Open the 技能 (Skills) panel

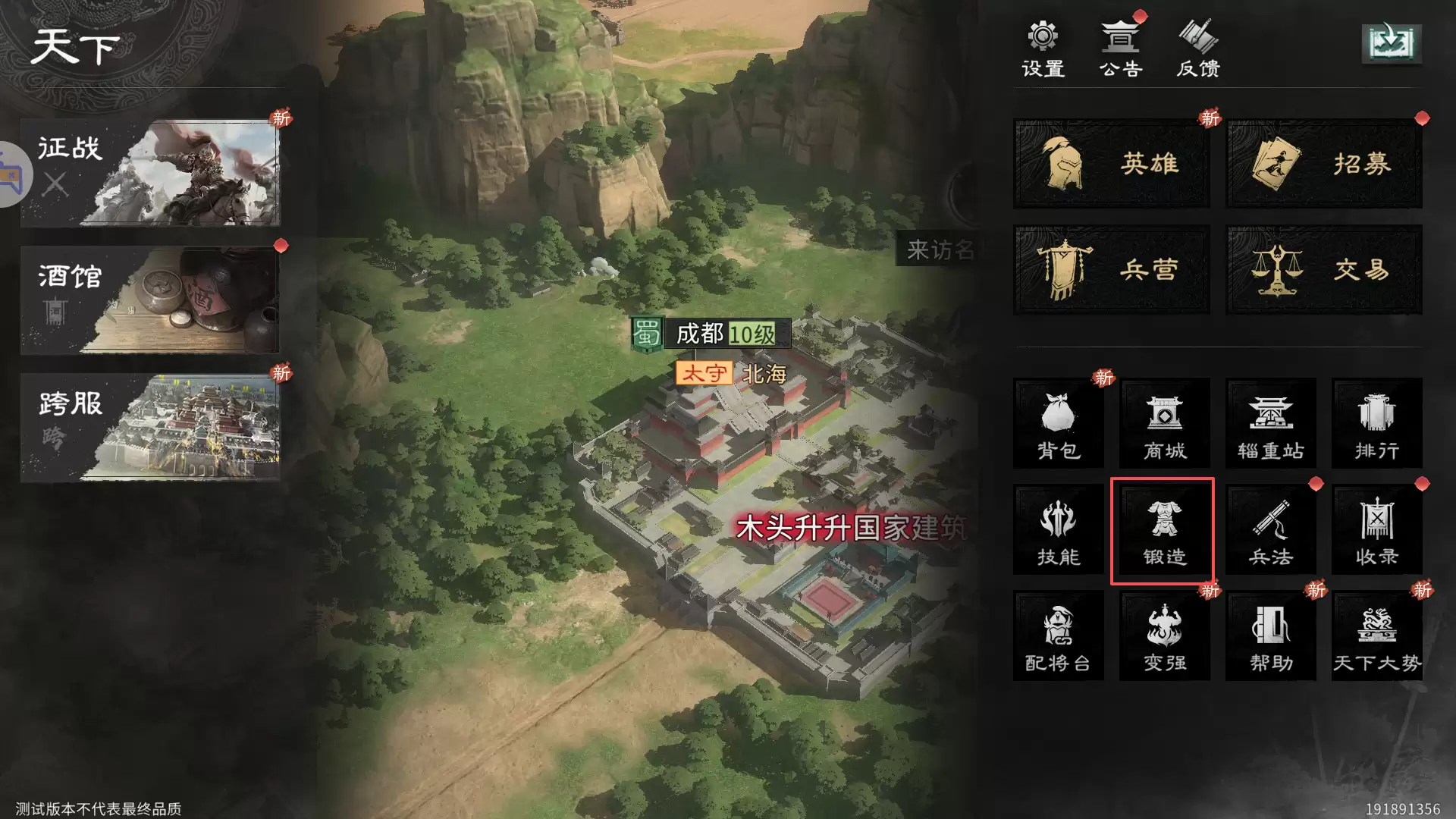pyautogui.click(x=1058, y=529)
